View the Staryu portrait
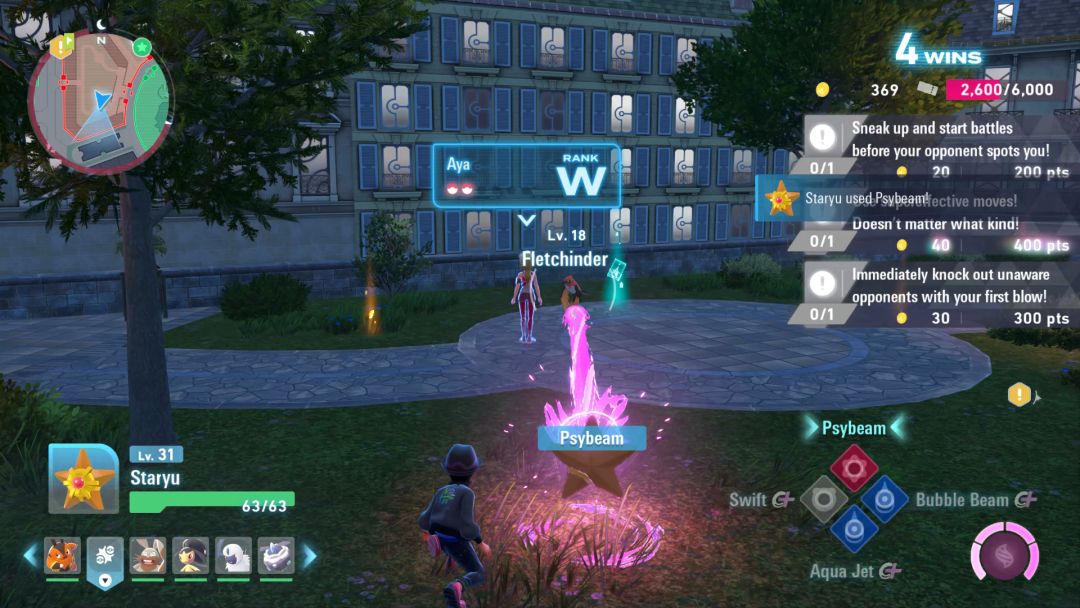The image size is (1080, 608). tap(84, 478)
